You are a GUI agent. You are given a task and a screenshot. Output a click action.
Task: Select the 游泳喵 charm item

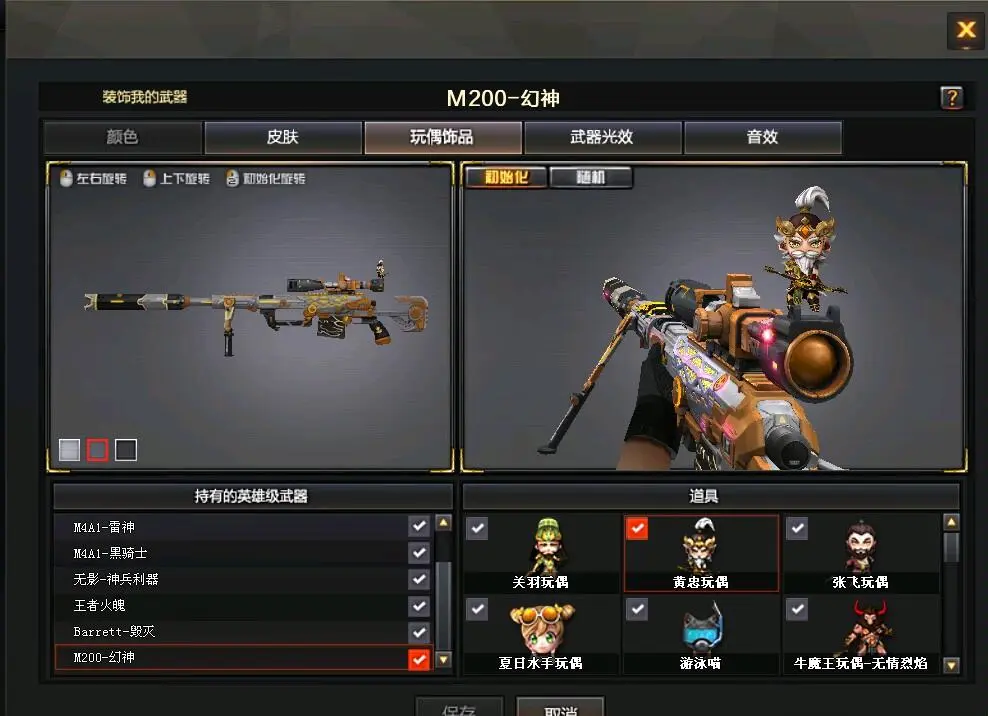[701, 634]
